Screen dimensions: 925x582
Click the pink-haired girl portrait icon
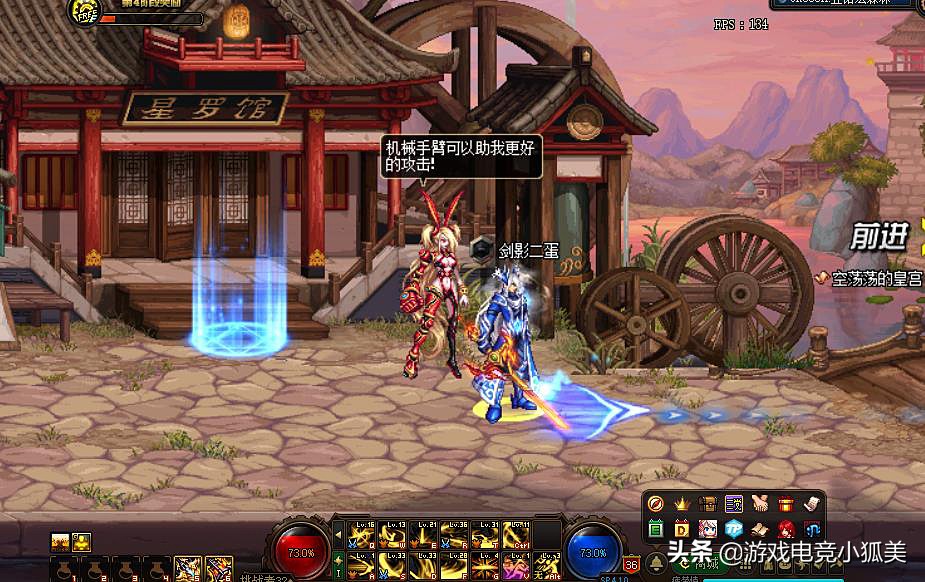[x=708, y=529]
